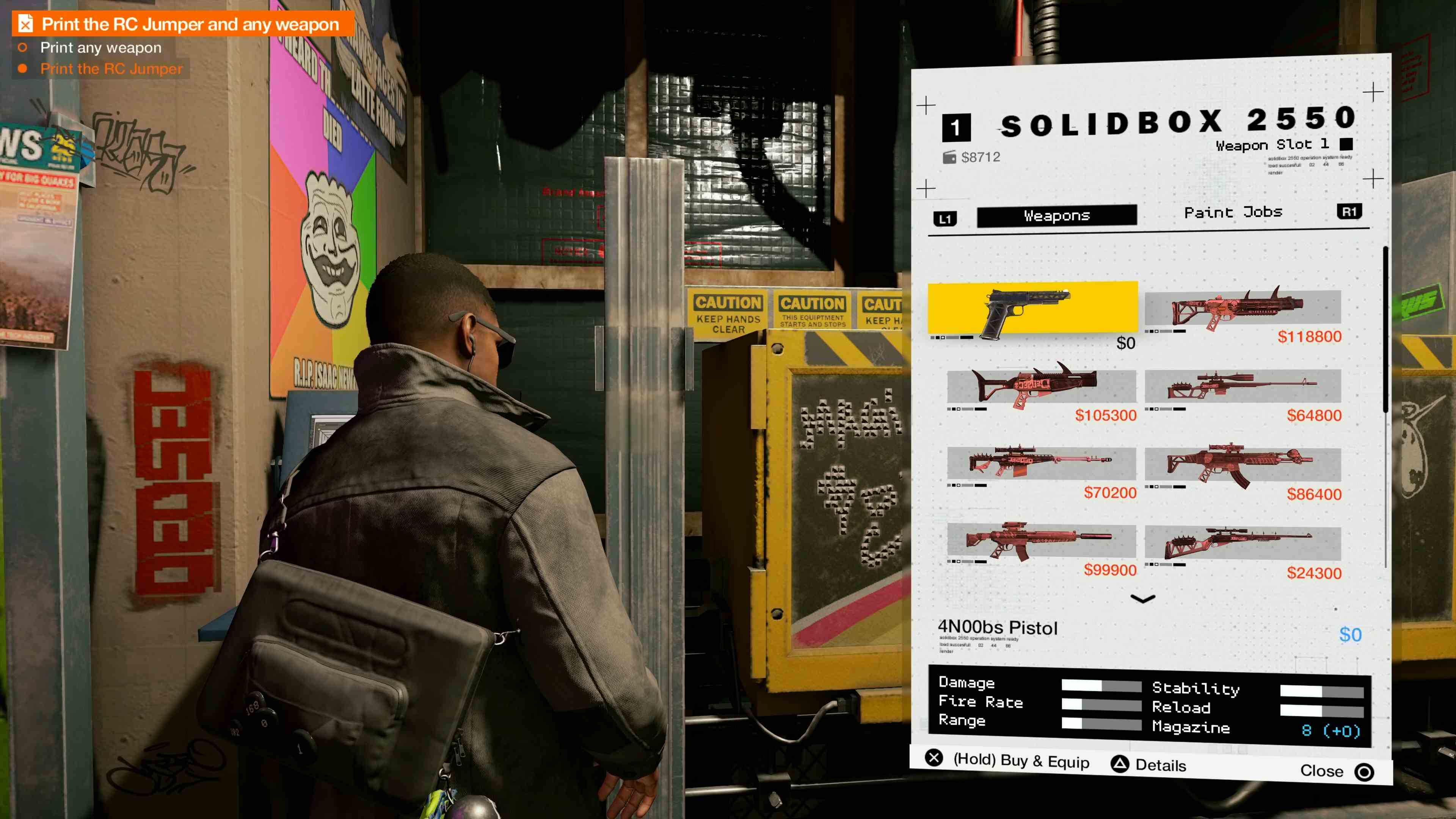Click the number 1 slot badge
This screenshot has height=819, width=1456.
pyautogui.click(x=957, y=127)
